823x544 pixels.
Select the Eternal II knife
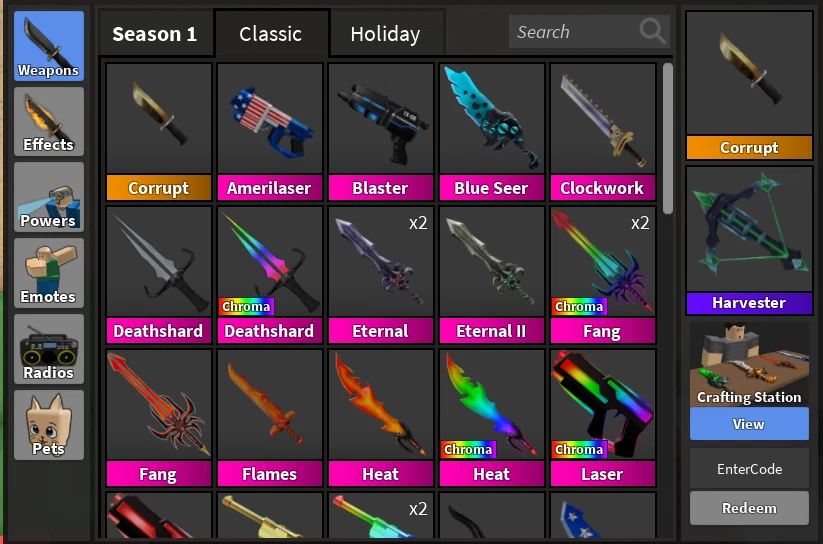tap(491, 274)
